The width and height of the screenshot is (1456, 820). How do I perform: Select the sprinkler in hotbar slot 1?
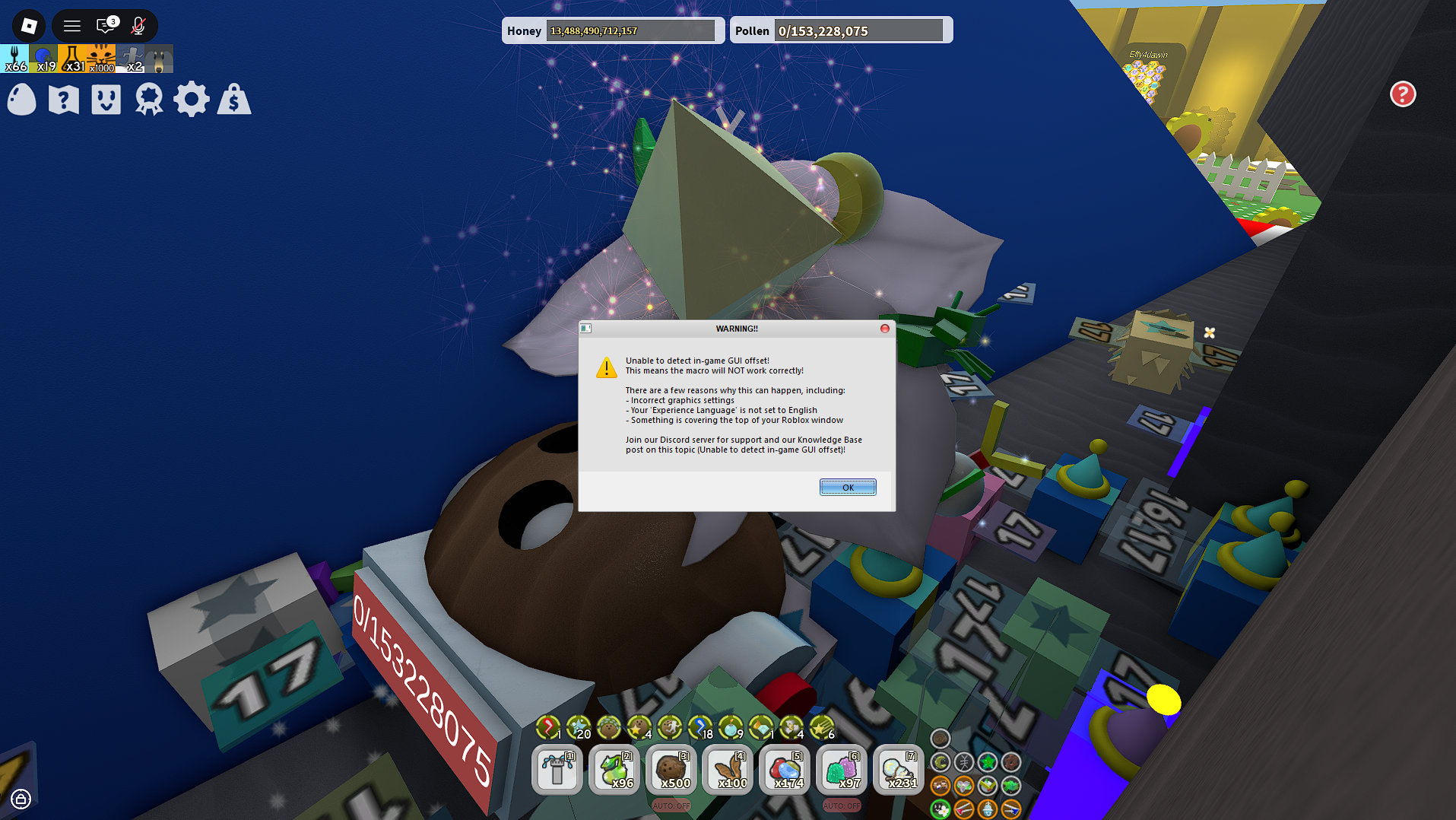tap(557, 770)
